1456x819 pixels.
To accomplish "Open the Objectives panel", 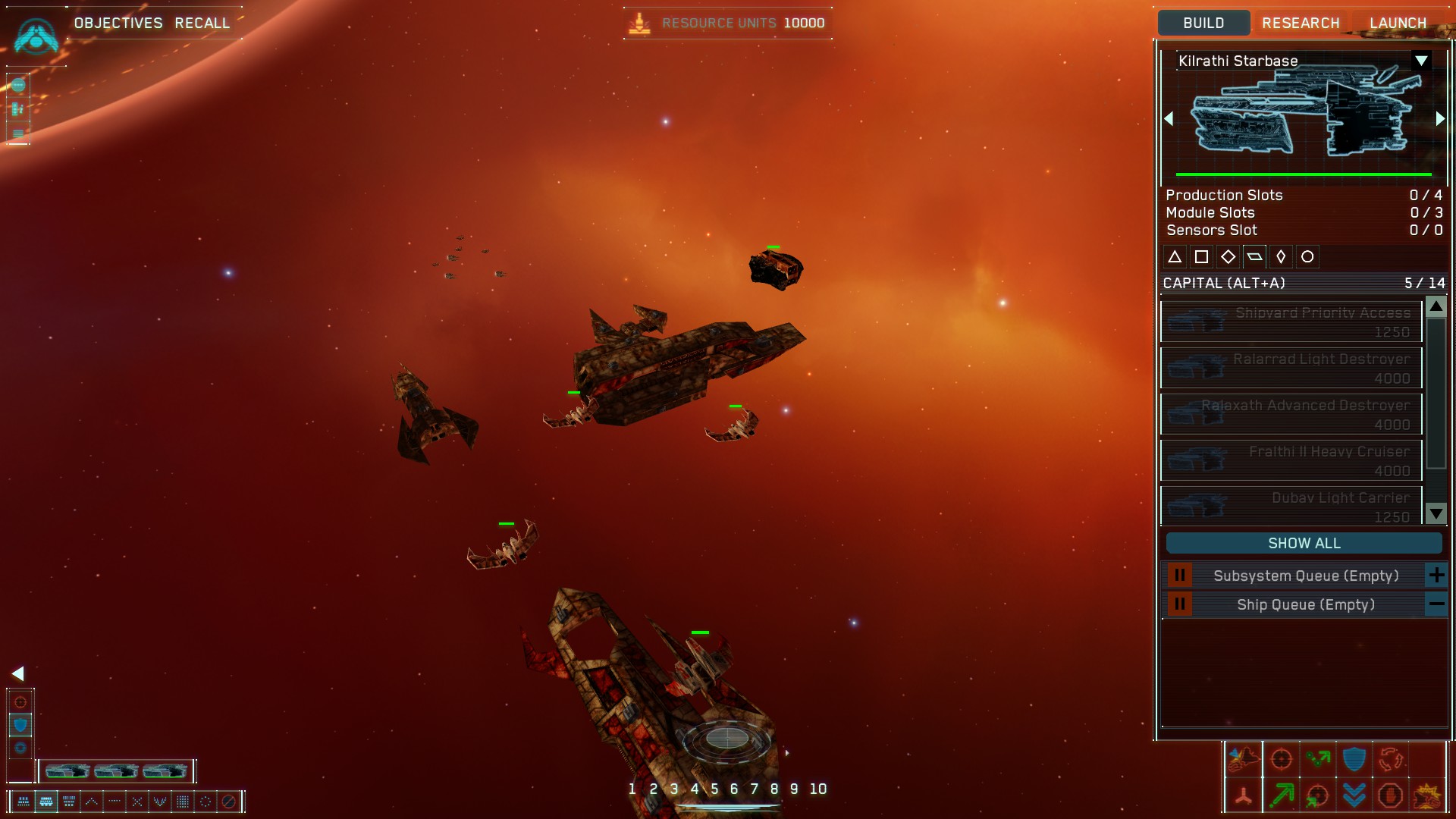I will coord(118,23).
